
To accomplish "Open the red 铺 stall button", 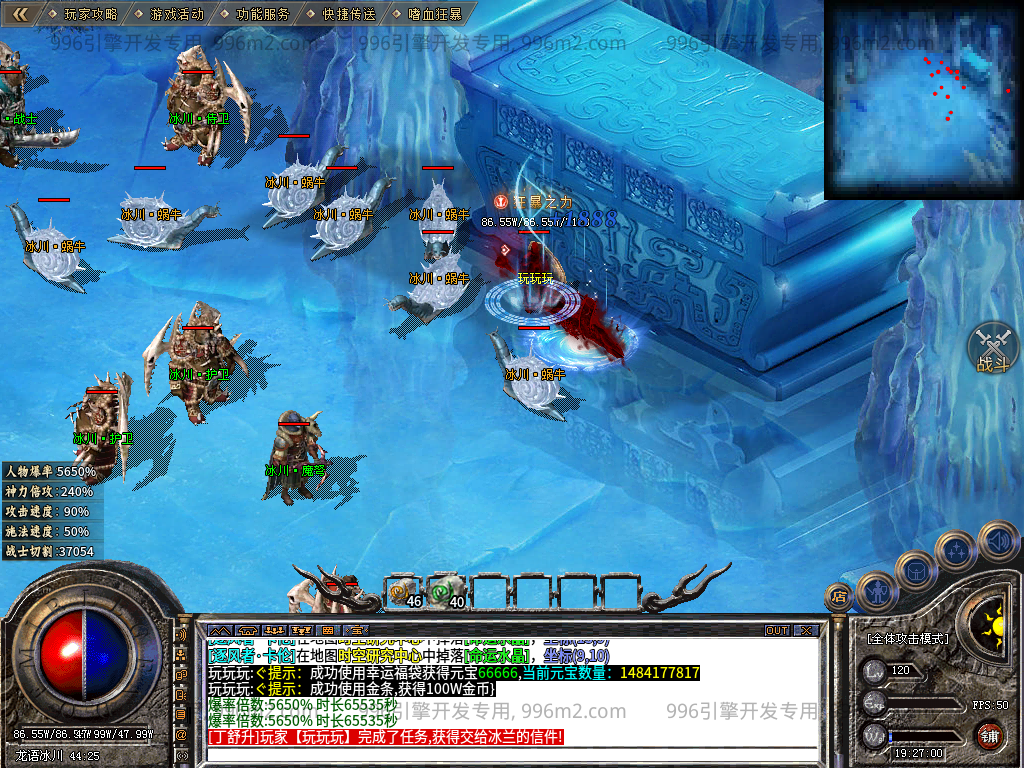I will click(x=989, y=736).
